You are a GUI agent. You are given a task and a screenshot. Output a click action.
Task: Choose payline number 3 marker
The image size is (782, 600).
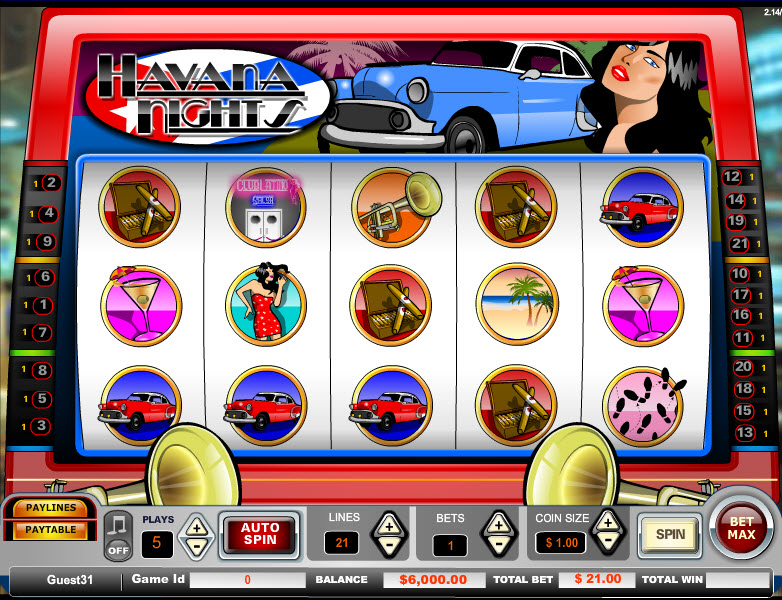click(x=41, y=426)
